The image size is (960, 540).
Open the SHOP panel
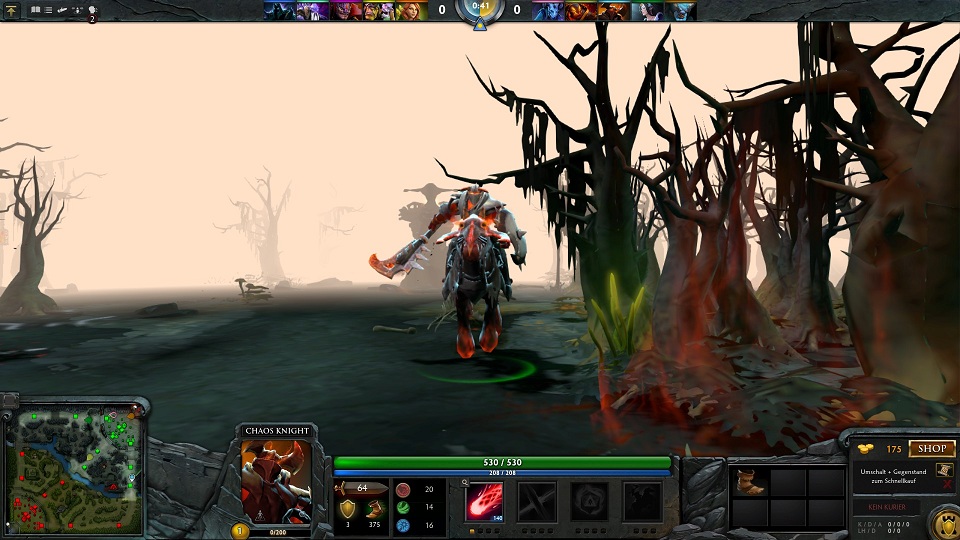(x=931, y=449)
